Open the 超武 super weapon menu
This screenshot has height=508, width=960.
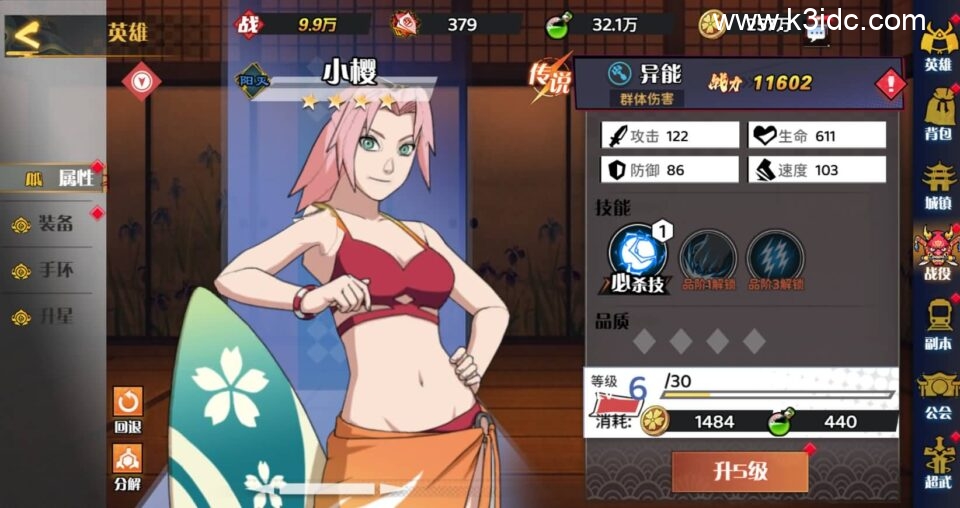click(937, 462)
